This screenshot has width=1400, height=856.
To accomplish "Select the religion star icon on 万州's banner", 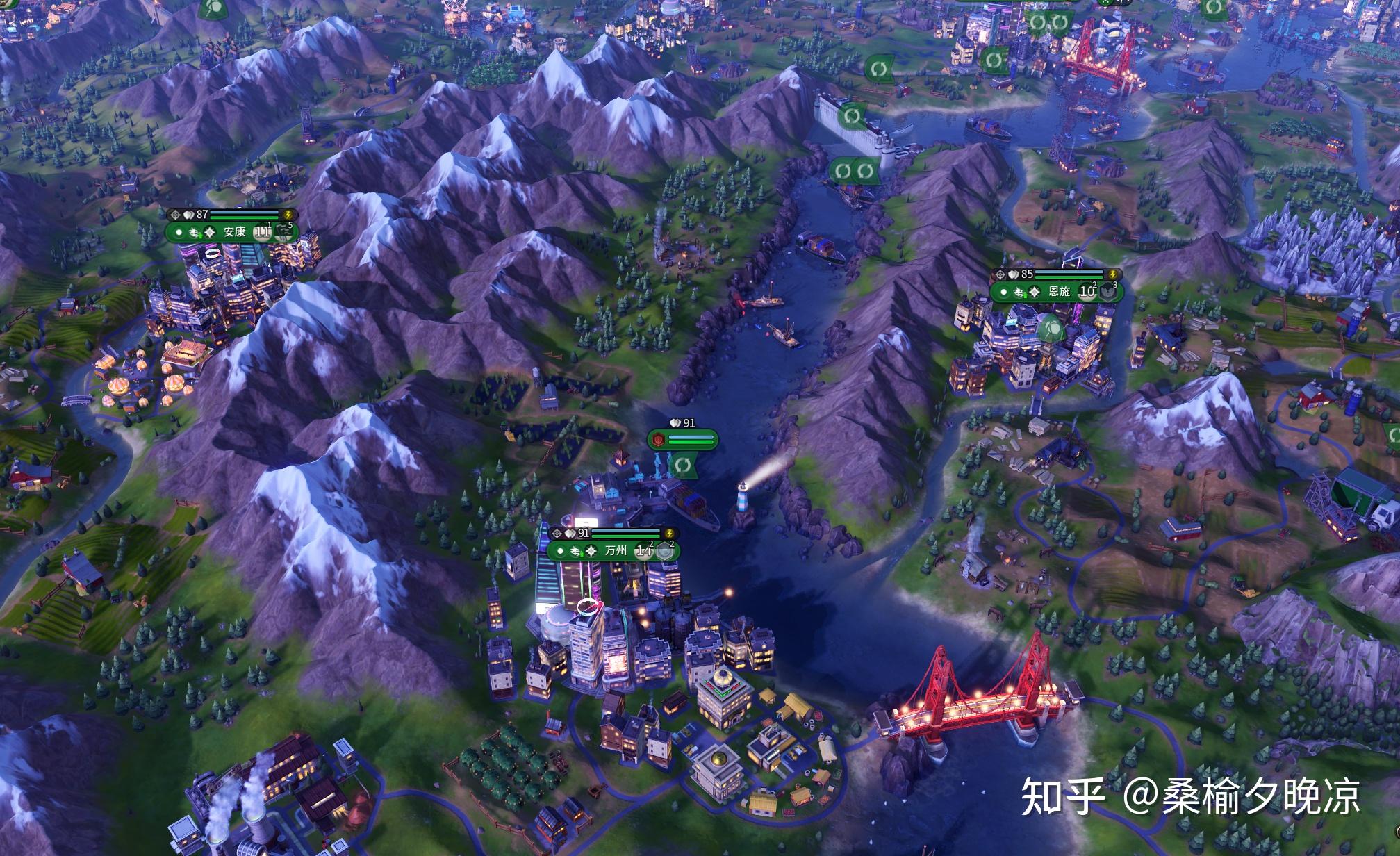I will coord(591,551).
